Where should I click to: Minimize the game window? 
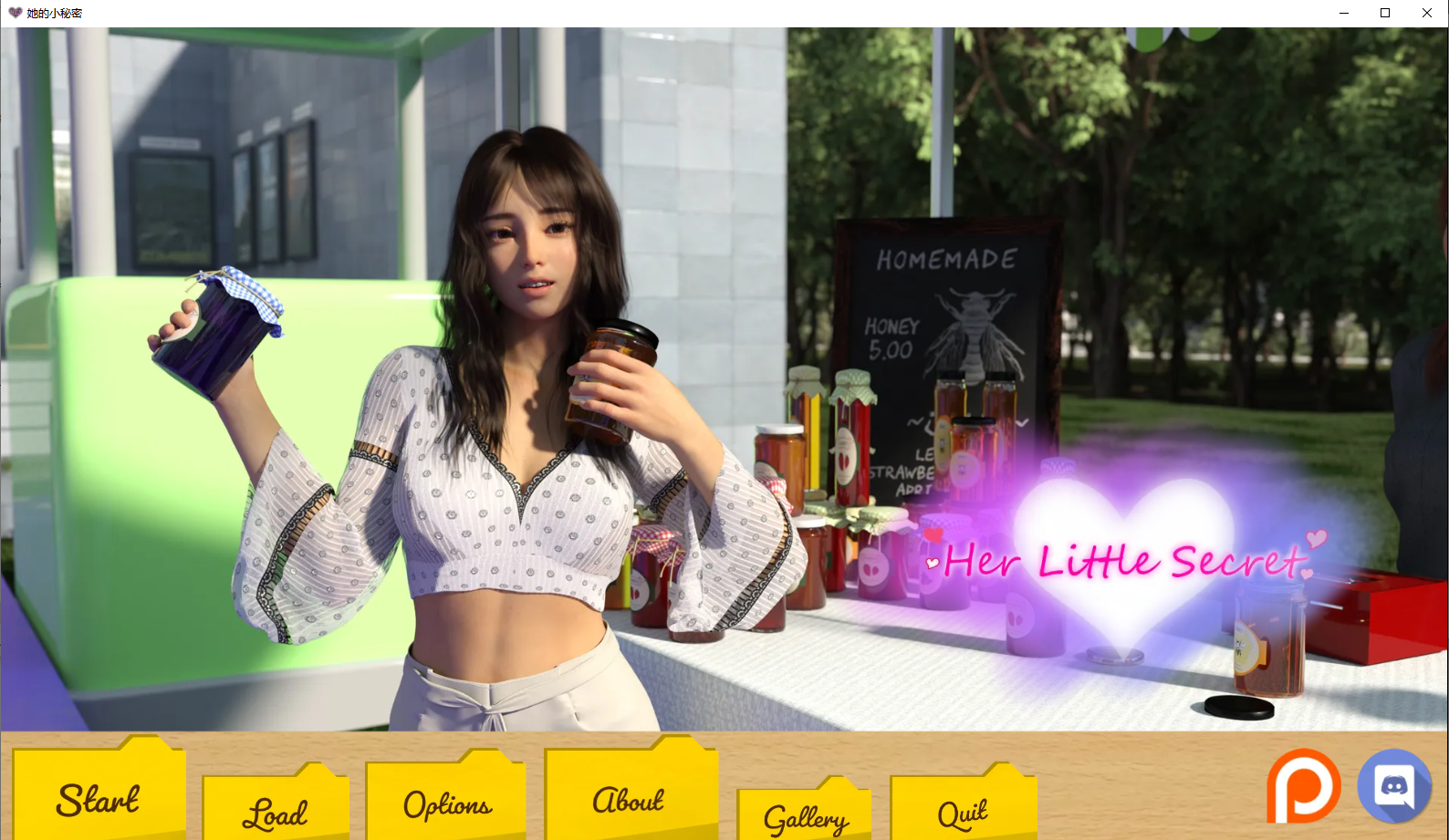[1342, 13]
